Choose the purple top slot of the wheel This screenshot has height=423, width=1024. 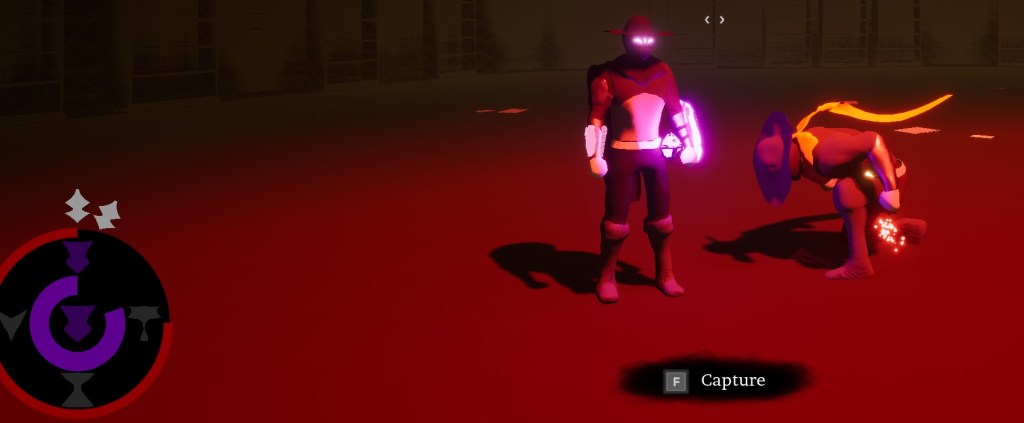77,254
